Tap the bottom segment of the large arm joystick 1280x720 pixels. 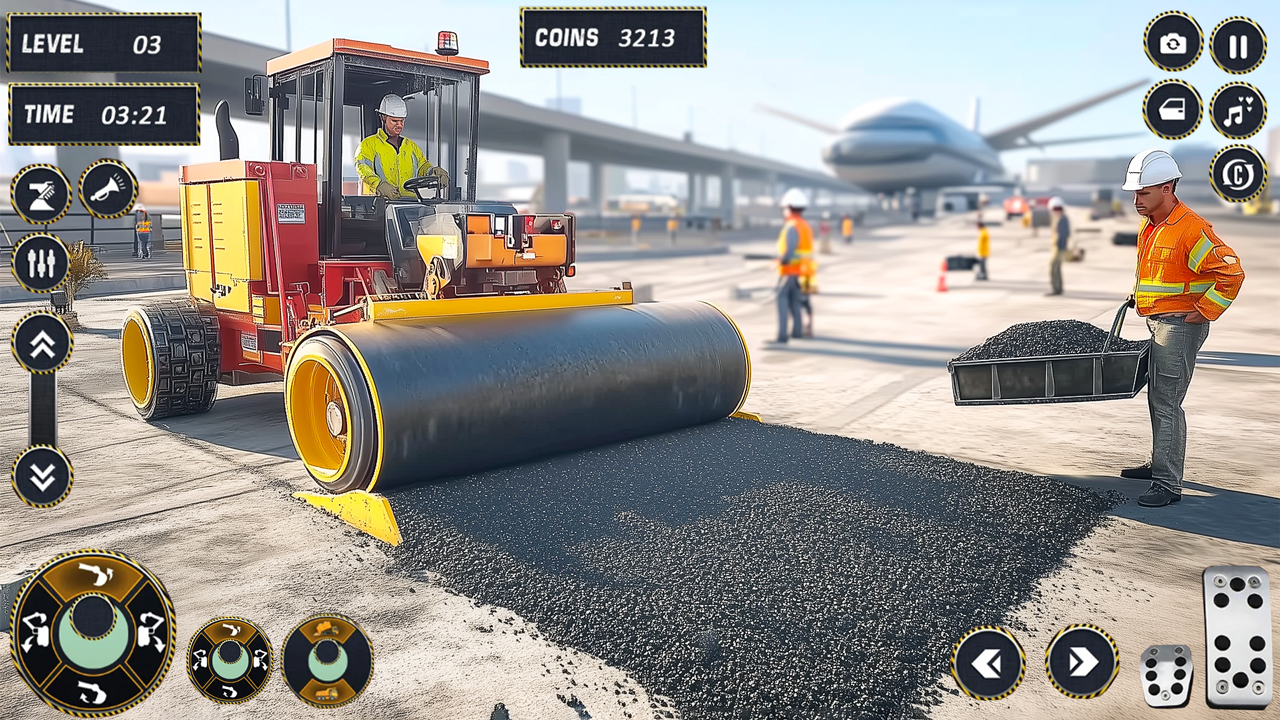[92, 690]
